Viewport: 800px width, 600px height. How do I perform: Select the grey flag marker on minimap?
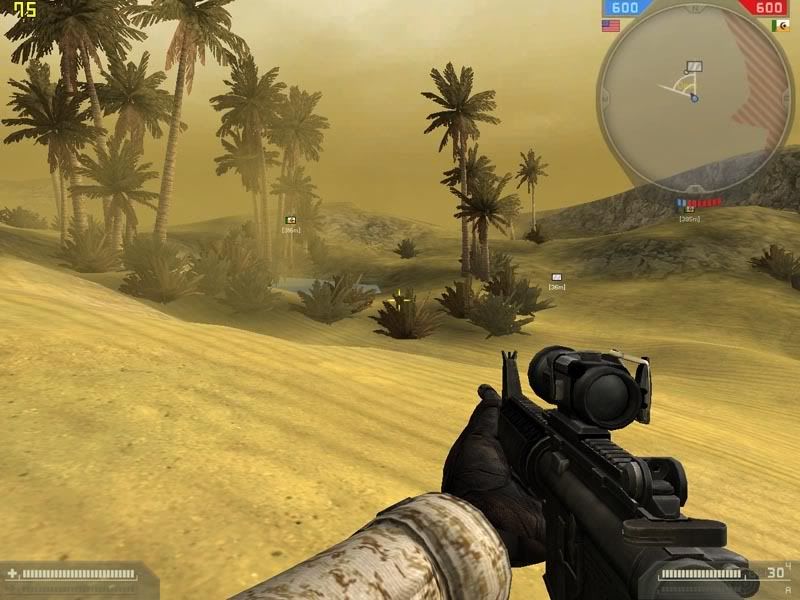tap(694, 67)
